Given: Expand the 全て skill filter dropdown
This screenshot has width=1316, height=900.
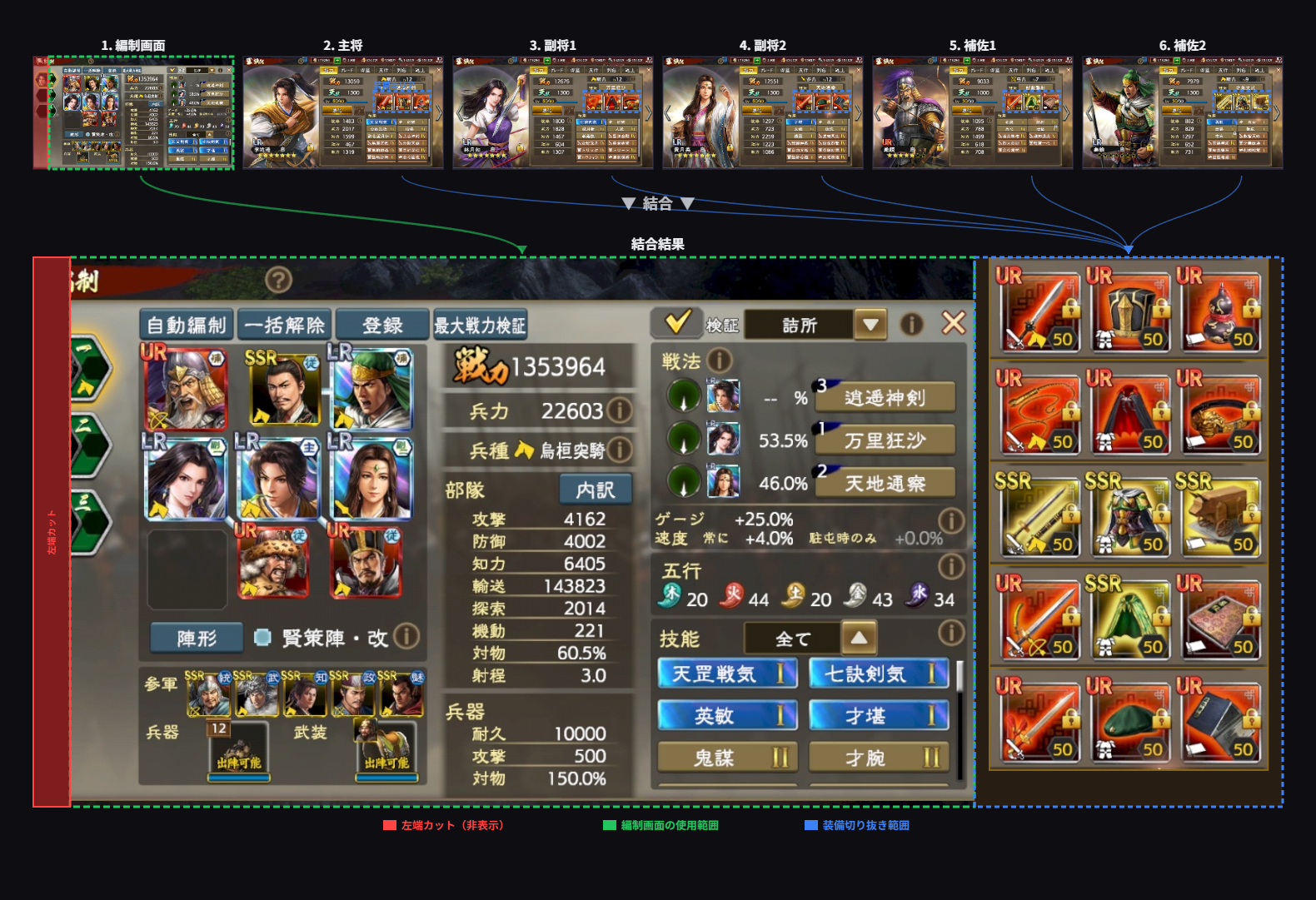Looking at the screenshot, I should click(x=859, y=639).
